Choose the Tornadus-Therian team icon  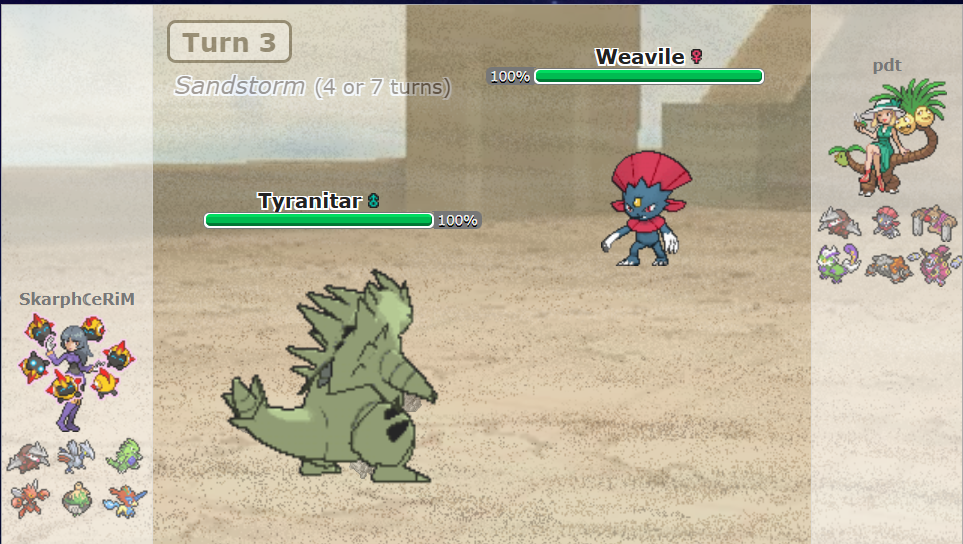point(838,264)
